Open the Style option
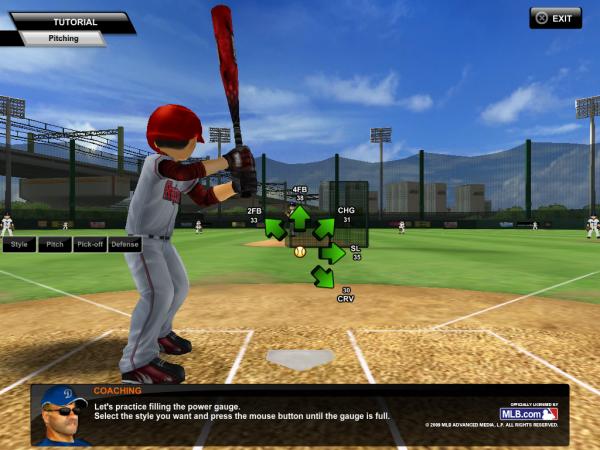This screenshot has height=450, width=600. [19, 244]
